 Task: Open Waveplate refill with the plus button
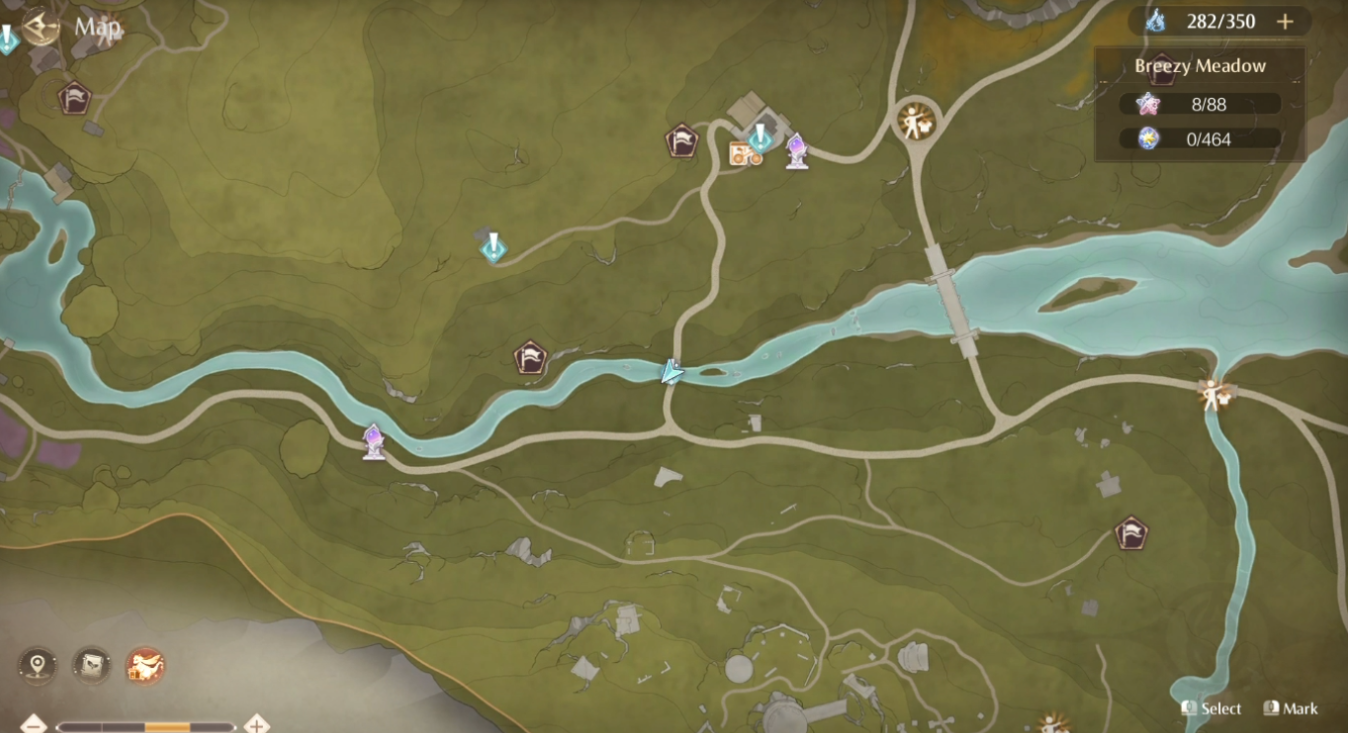point(1285,20)
